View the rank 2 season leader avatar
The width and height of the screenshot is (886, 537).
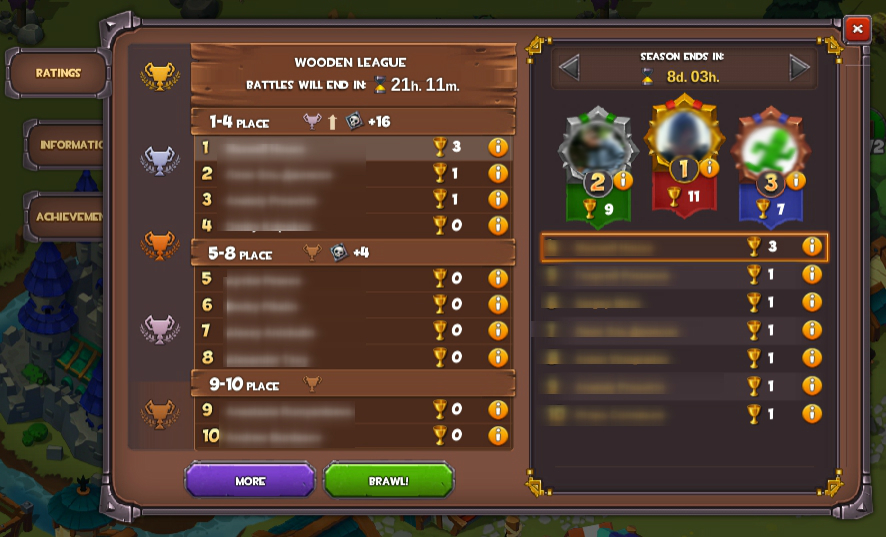tap(597, 147)
